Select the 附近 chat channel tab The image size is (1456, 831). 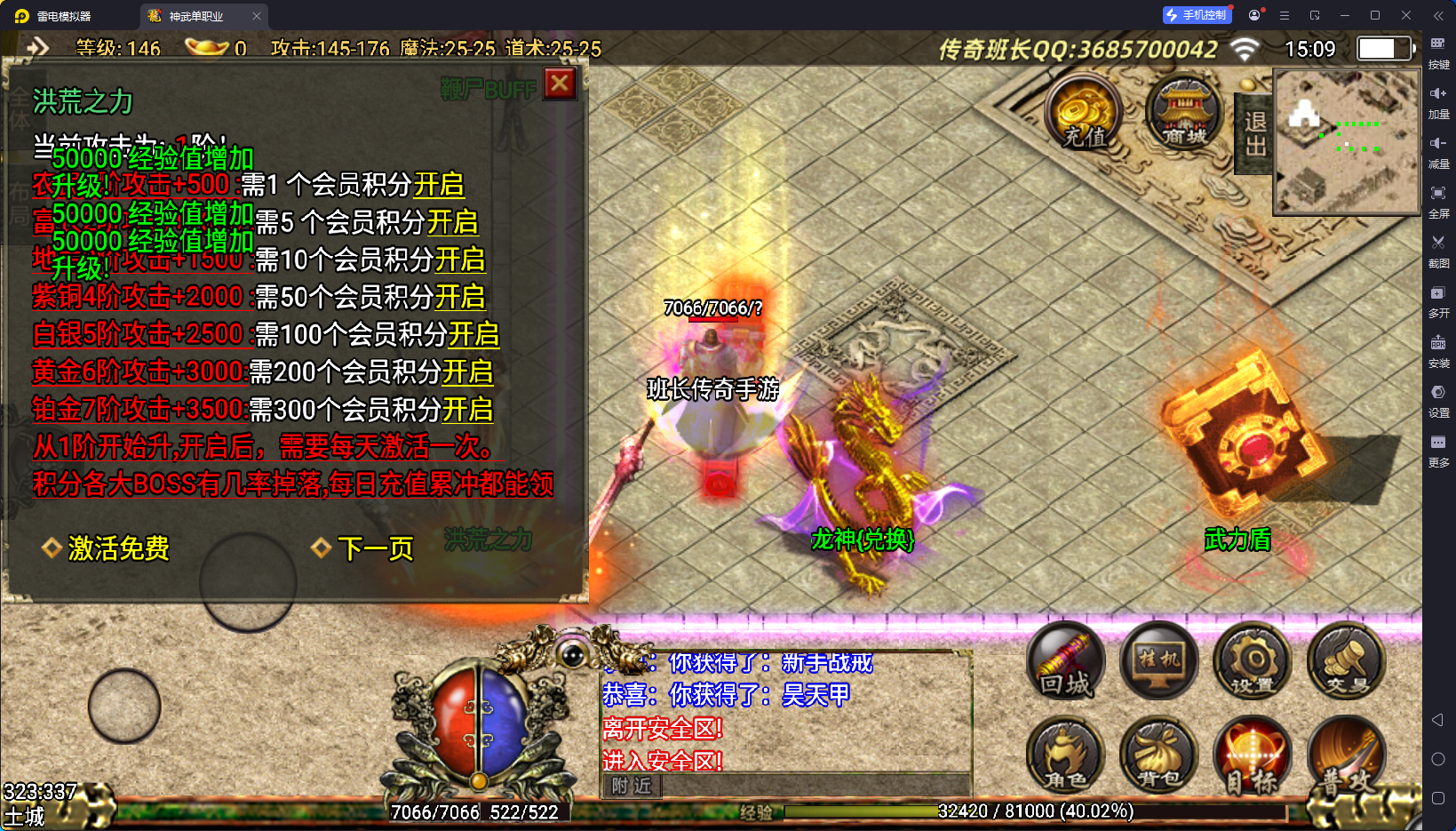point(631,787)
